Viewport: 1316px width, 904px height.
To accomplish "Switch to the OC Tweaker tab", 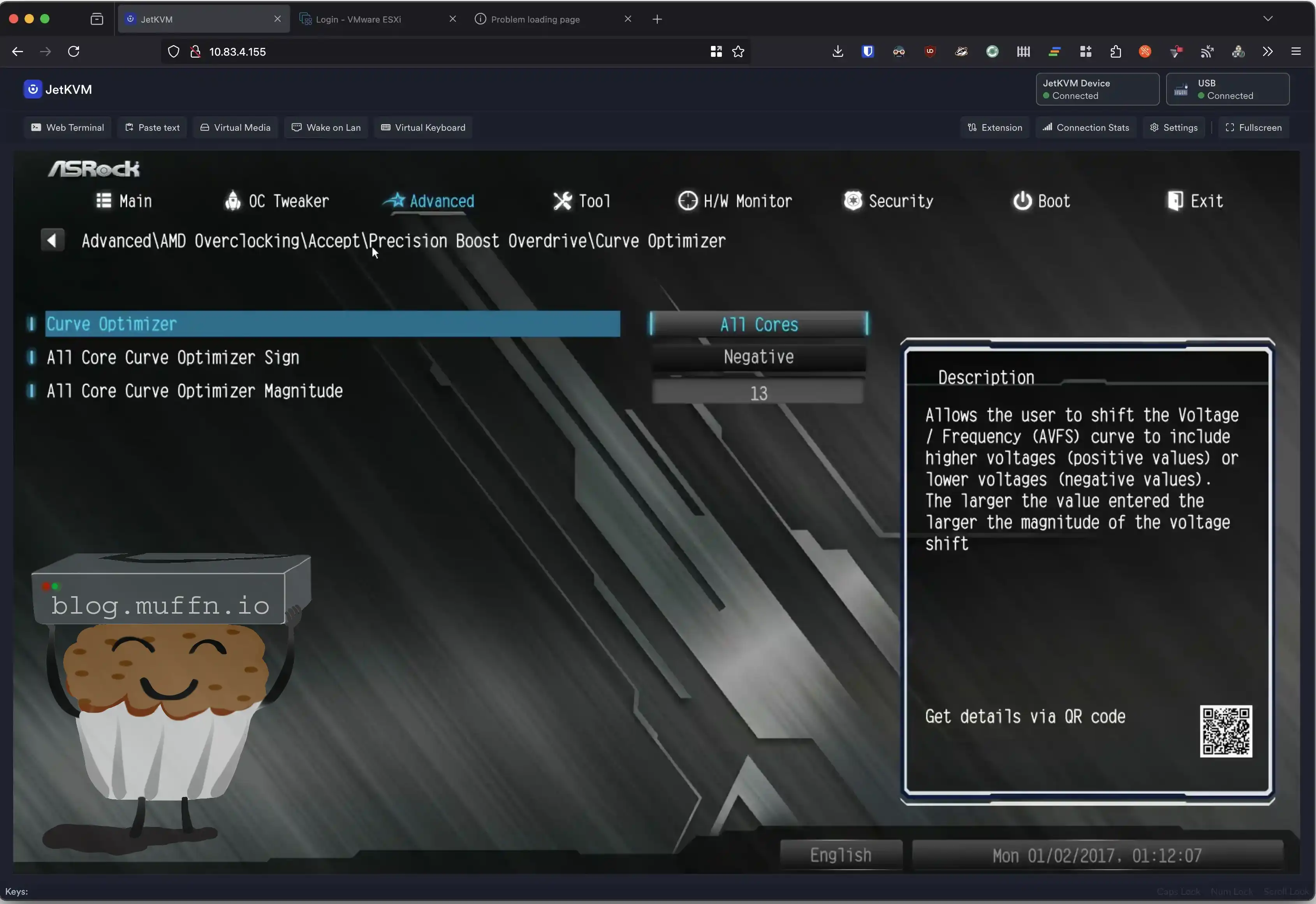I will tap(276, 201).
